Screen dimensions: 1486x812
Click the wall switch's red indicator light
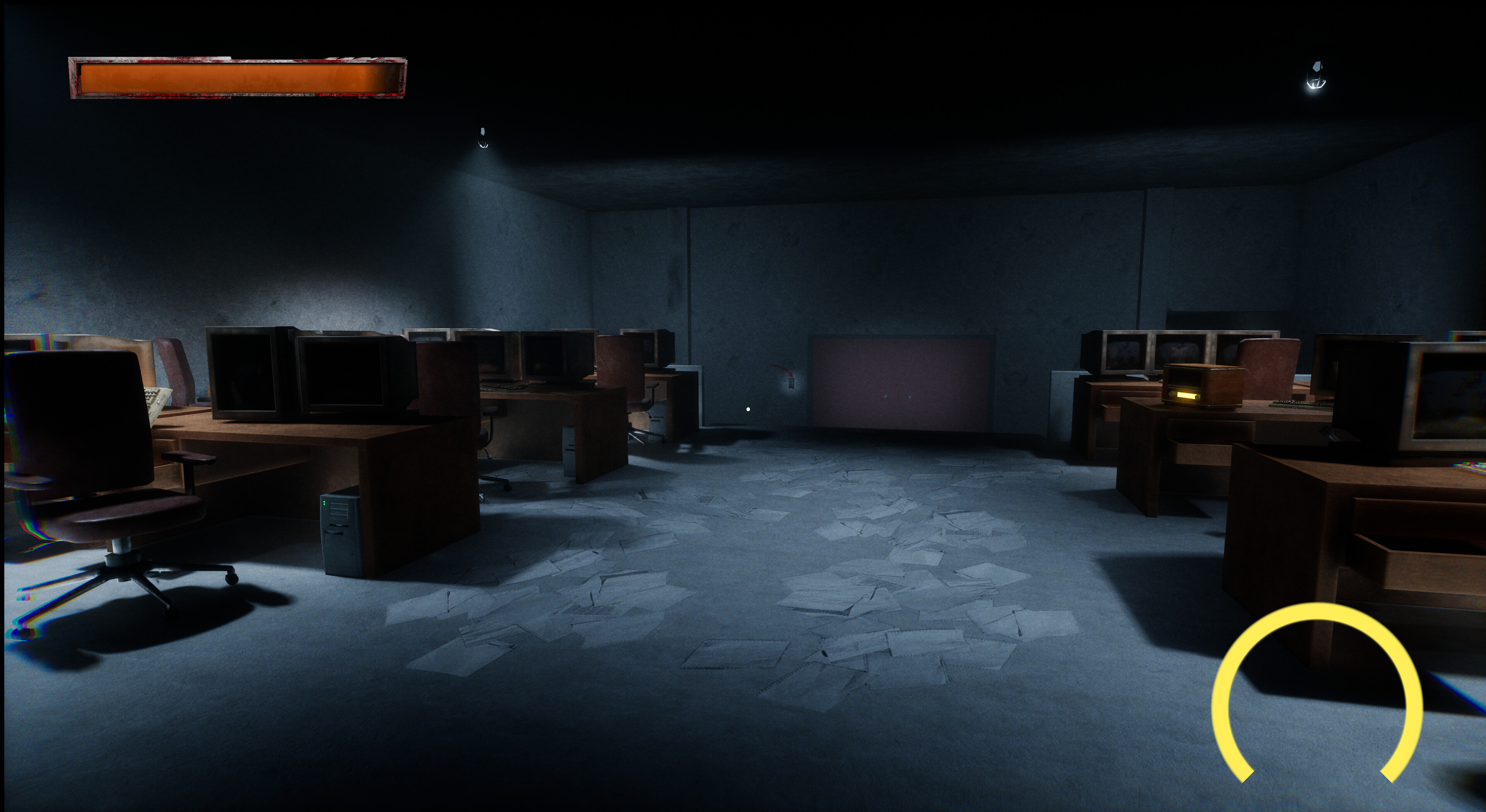point(791,389)
